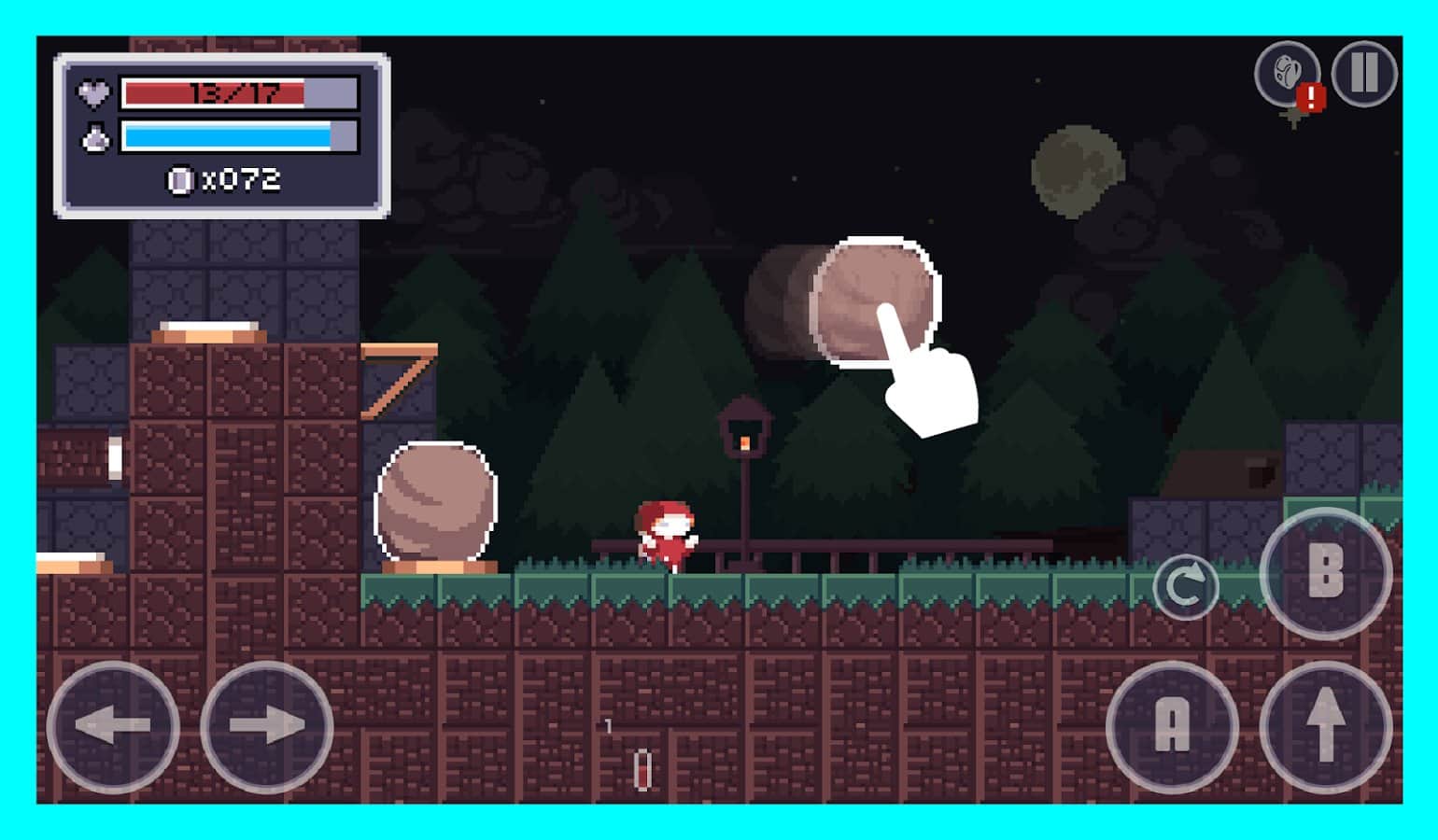Click the boulder resting on the wooden platform

pyautogui.click(x=434, y=504)
